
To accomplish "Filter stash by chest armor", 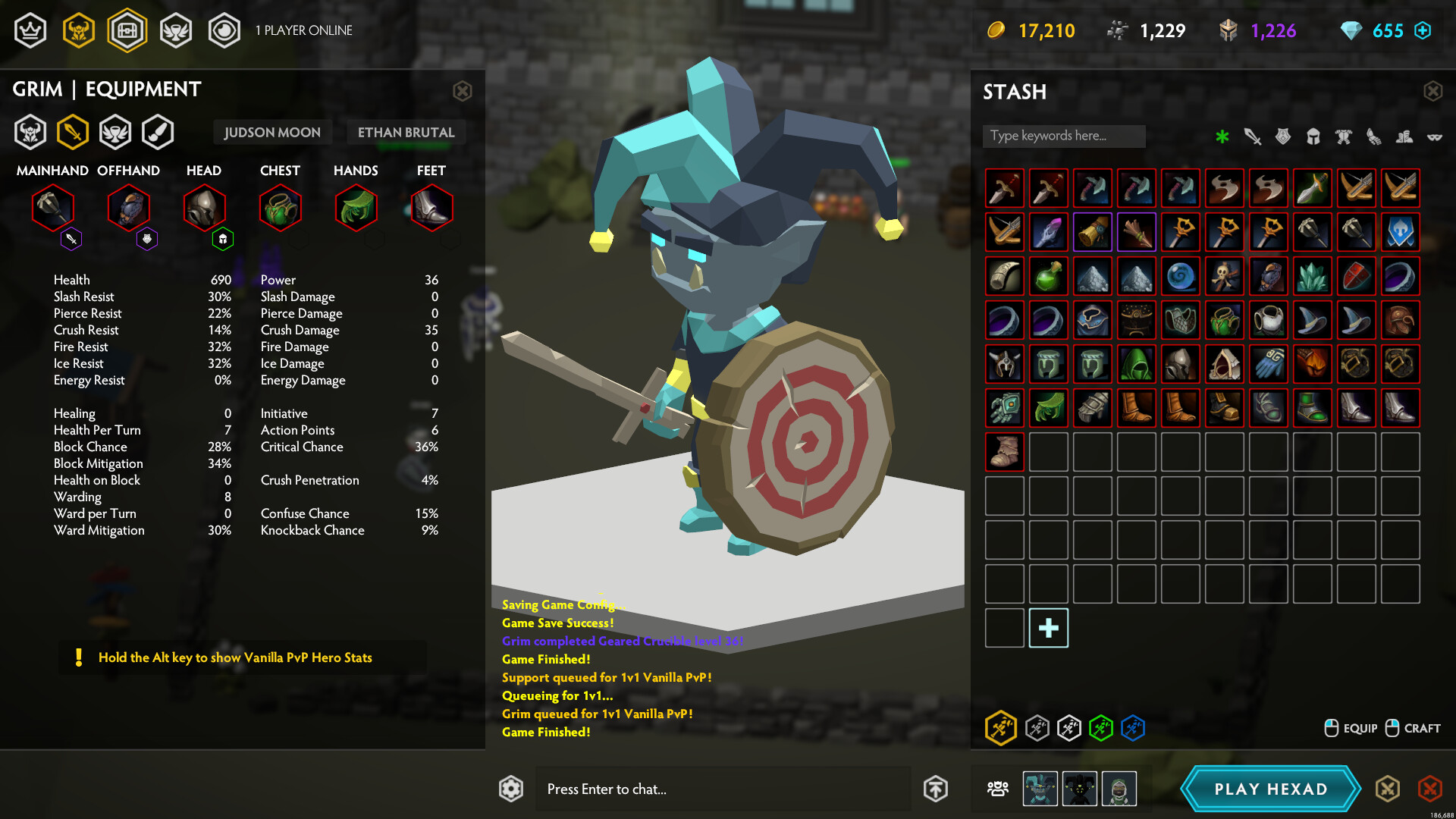I will (1343, 136).
